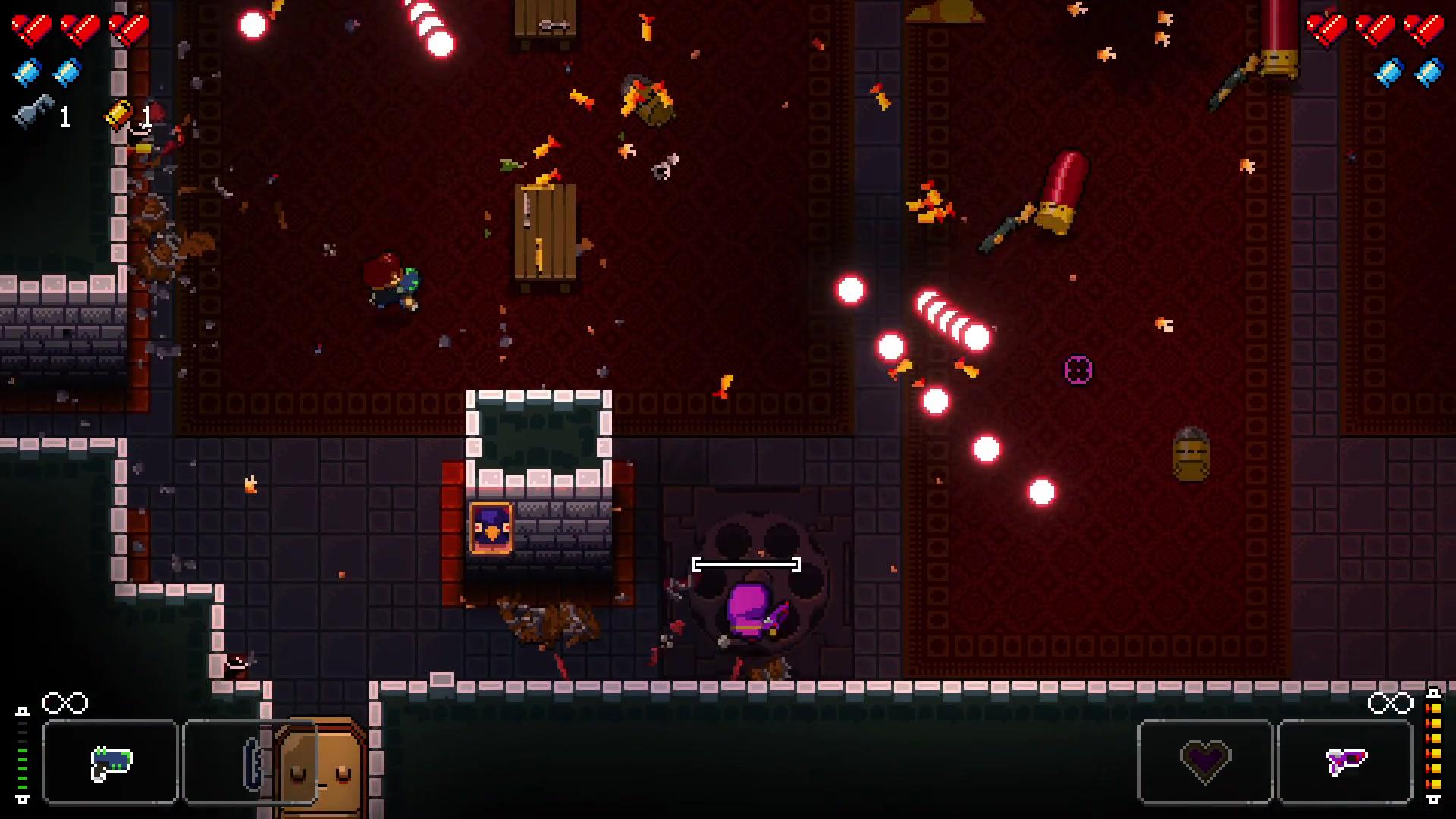Select player two's purple pistol slot

click(x=1345, y=761)
